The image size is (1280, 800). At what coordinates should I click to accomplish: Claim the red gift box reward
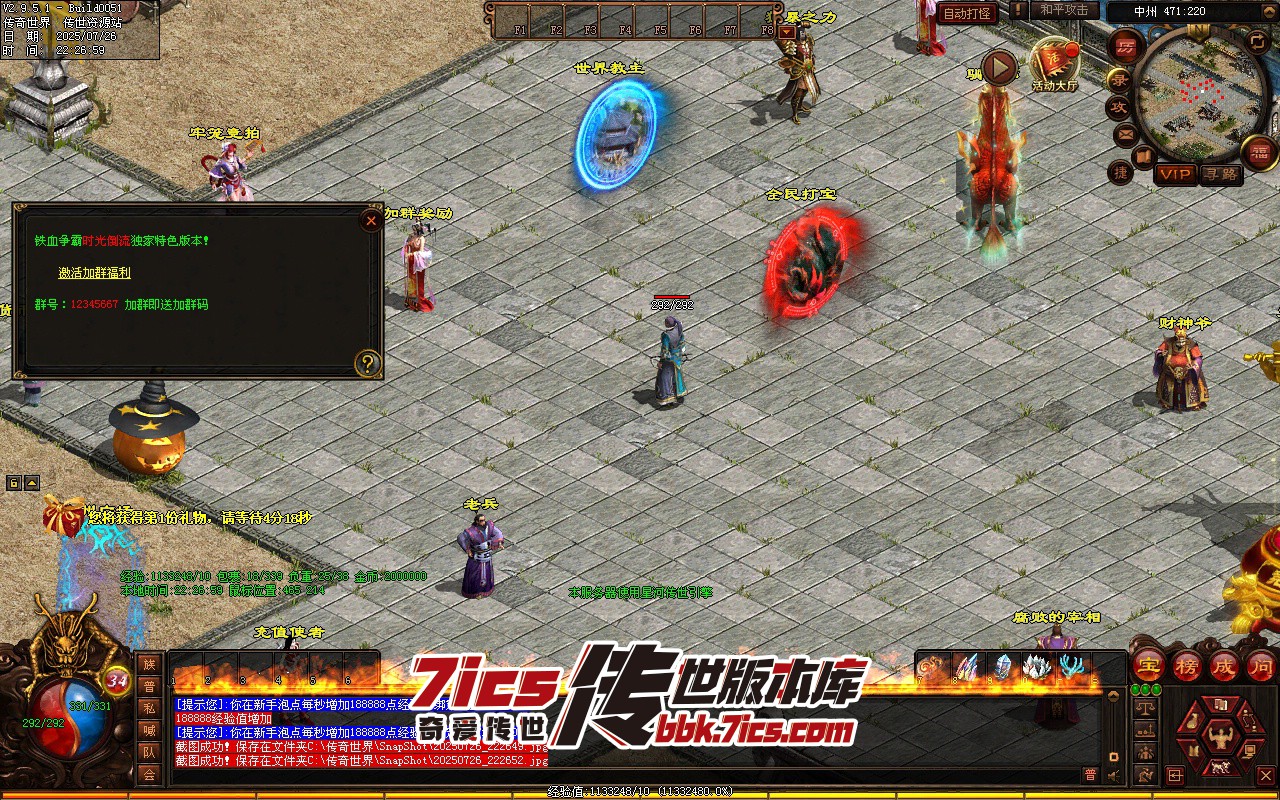click(x=62, y=516)
